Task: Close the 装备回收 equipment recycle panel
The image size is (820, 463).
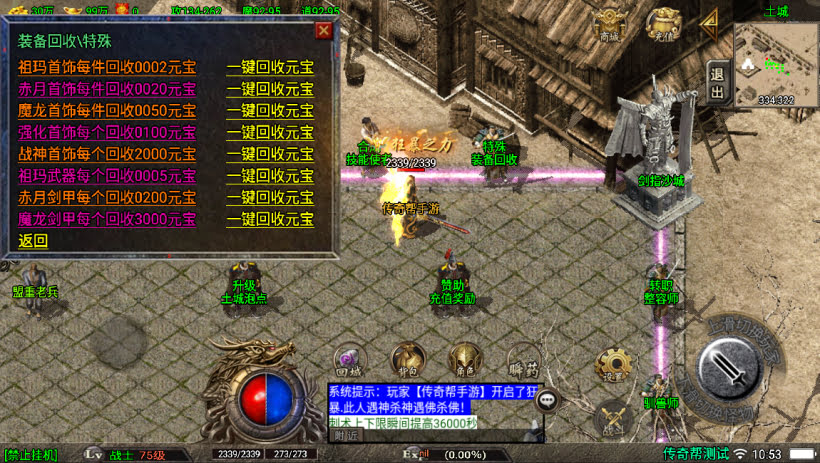Action: pos(323,30)
